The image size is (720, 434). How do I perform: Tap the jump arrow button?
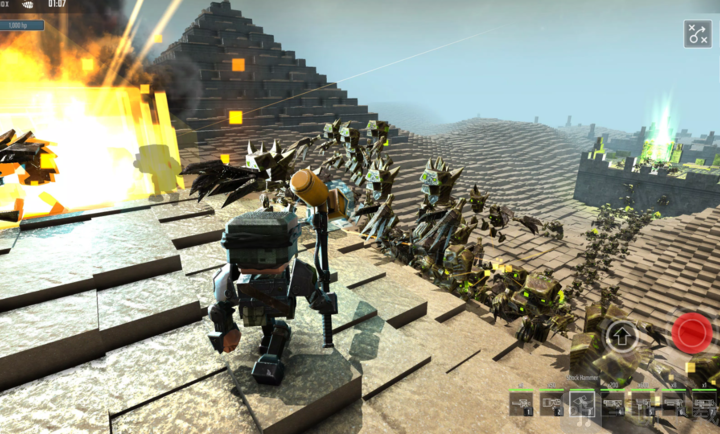tap(622, 336)
